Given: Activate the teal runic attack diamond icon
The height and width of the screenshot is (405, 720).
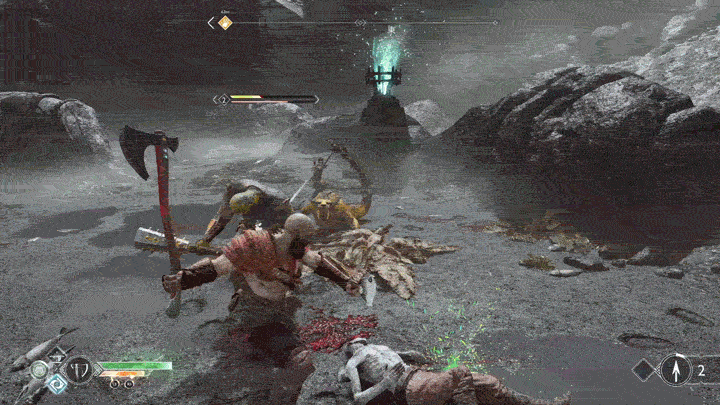Looking at the screenshot, I should pos(56,383).
